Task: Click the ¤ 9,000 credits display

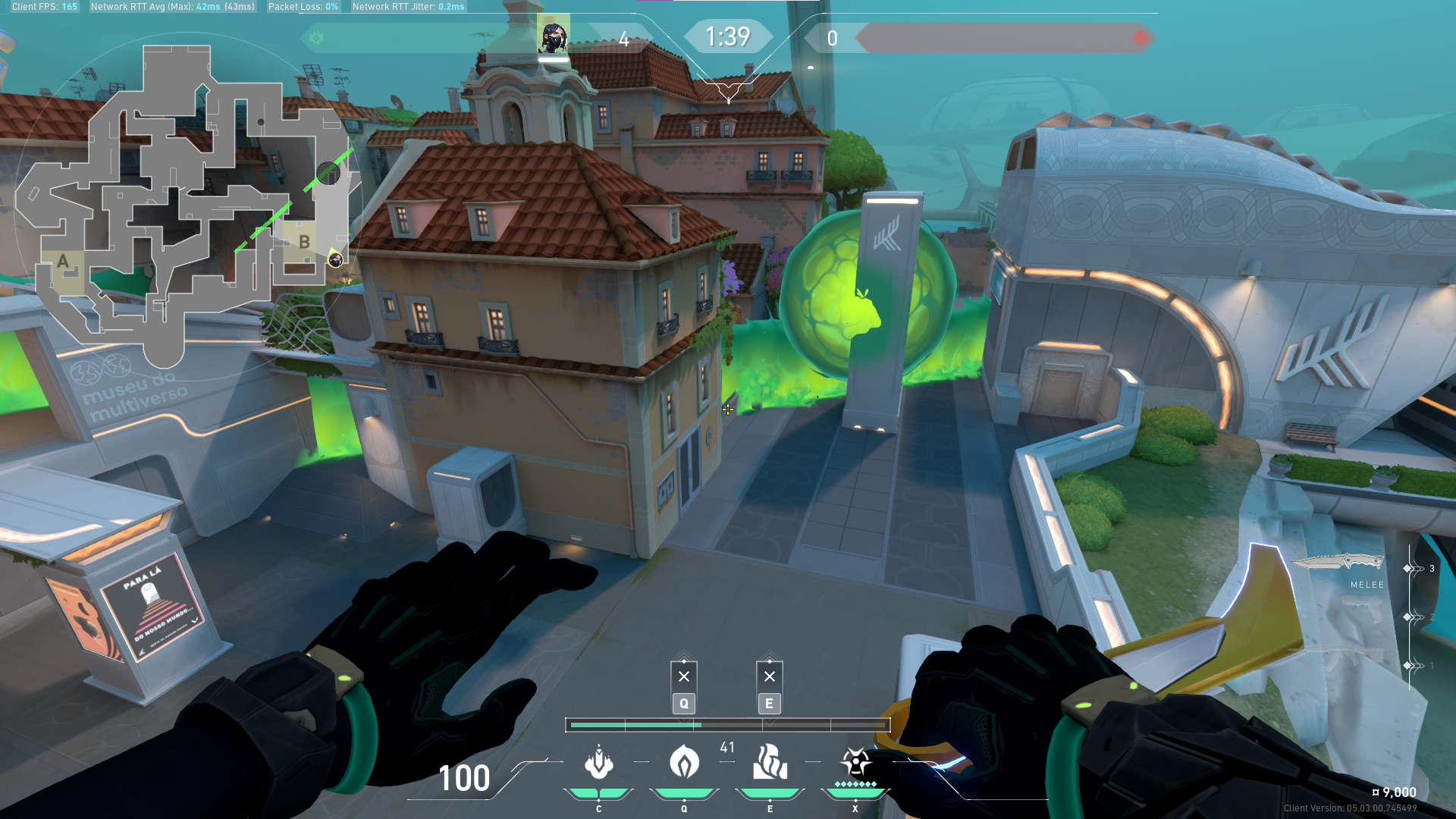Action: tap(1394, 790)
